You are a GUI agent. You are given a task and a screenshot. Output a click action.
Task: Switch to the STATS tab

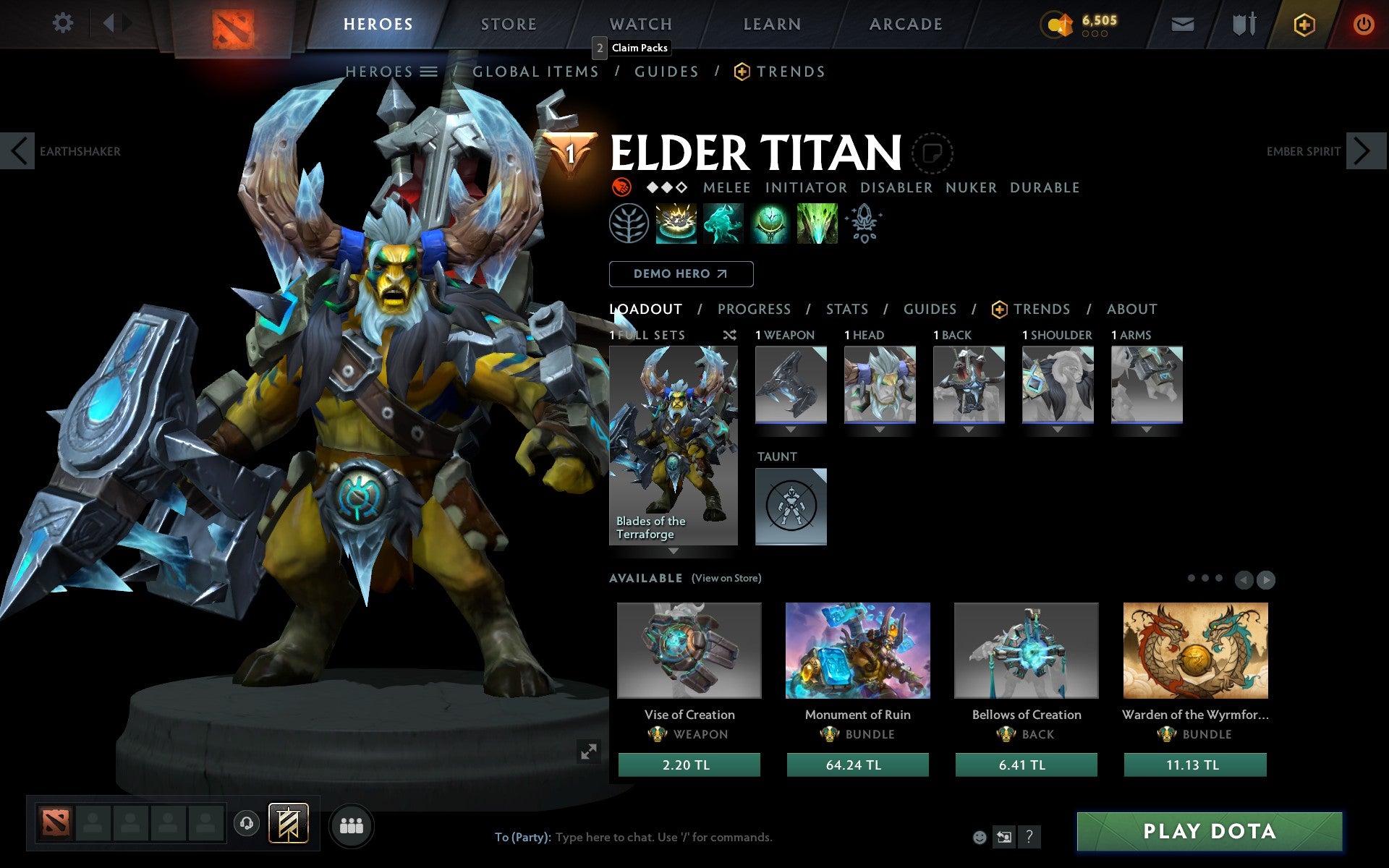coord(846,309)
